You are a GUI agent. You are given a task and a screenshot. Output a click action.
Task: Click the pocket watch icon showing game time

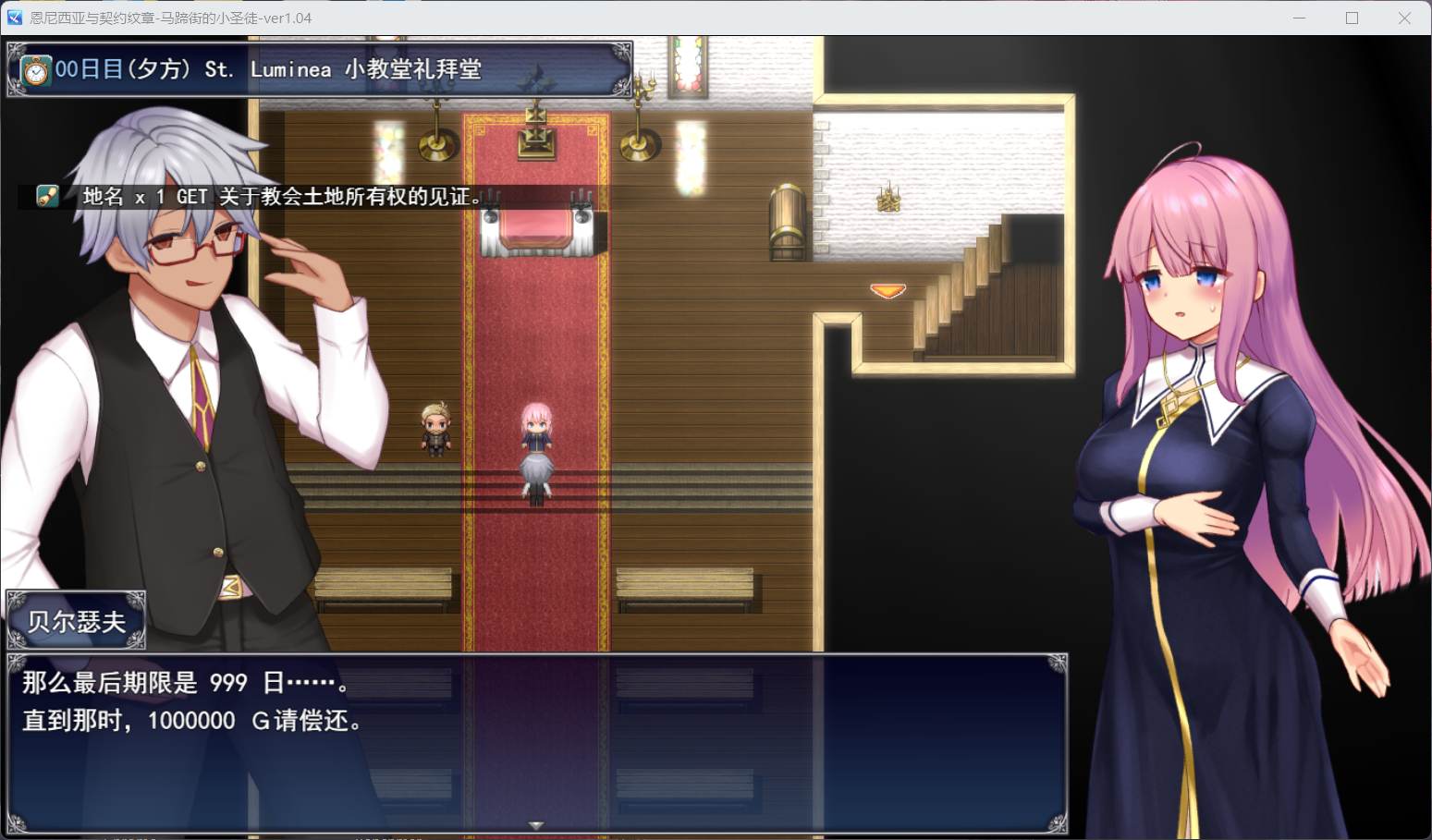click(x=34, y=69)
